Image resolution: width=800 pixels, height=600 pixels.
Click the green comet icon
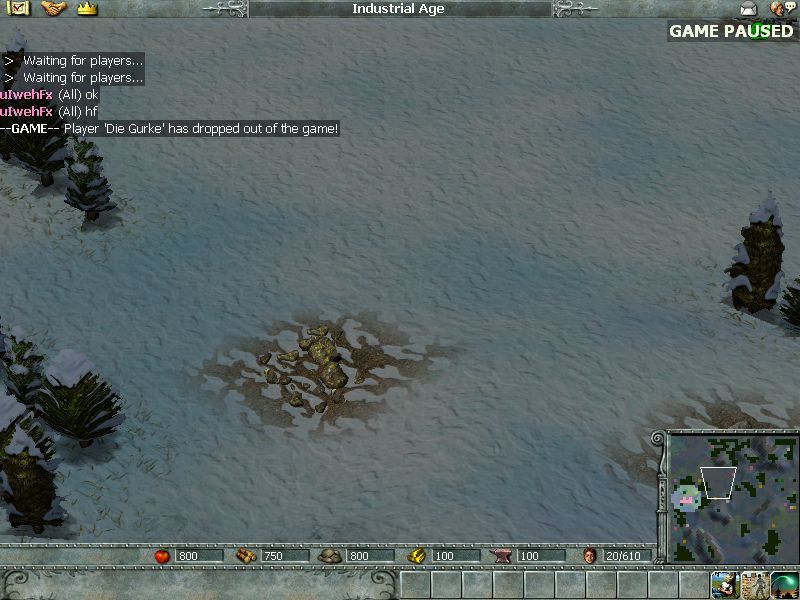click(784, 584)
